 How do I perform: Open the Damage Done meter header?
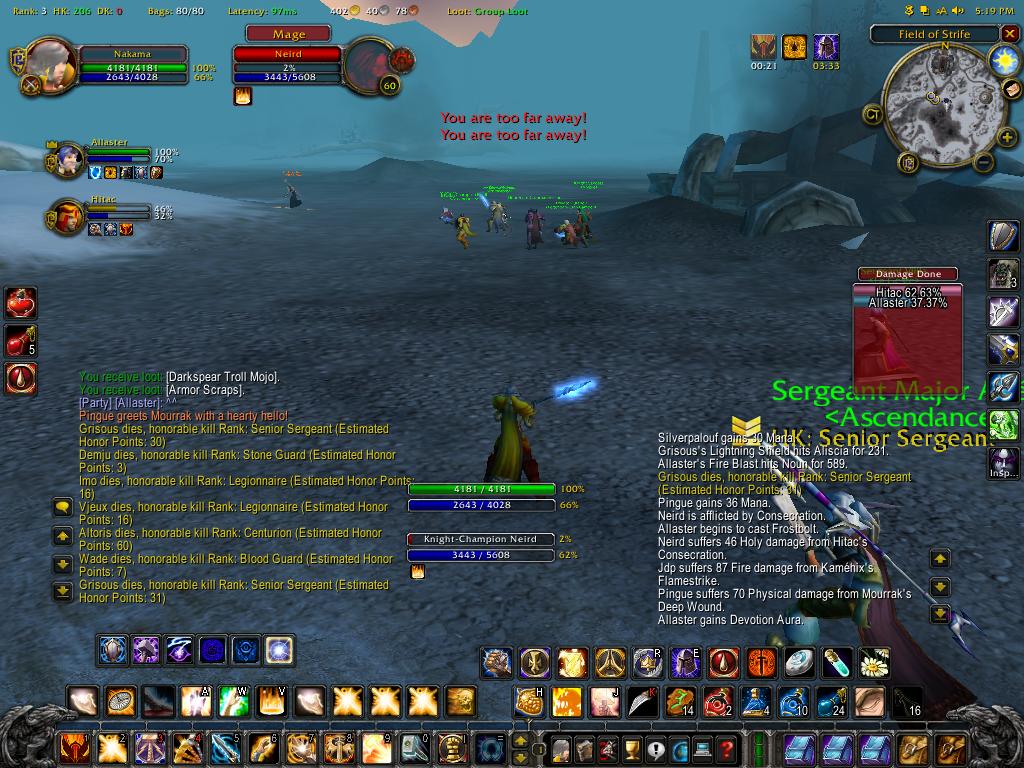pos(907,274)
